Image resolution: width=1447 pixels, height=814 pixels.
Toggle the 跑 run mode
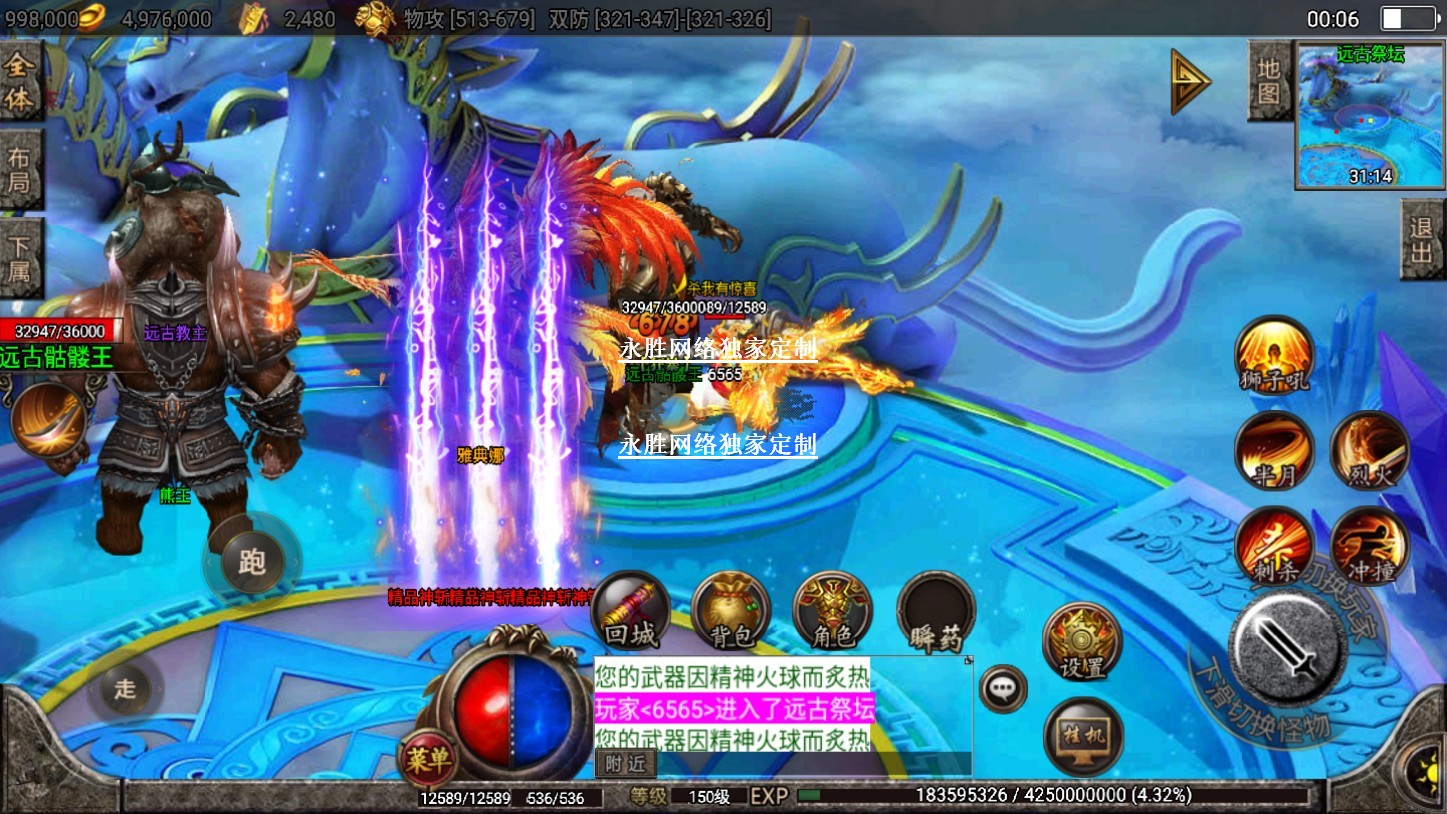252,560
